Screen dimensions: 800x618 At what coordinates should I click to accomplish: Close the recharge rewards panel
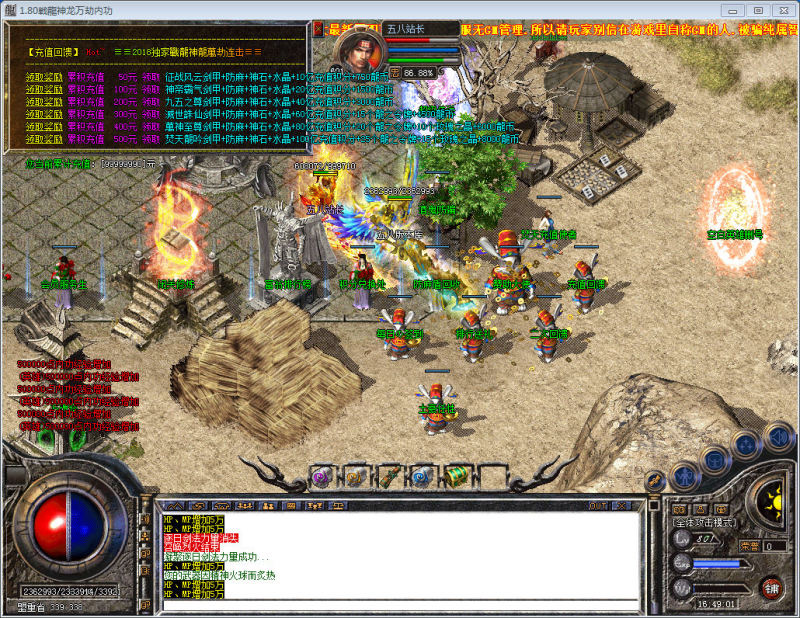[x=318, y=29]
